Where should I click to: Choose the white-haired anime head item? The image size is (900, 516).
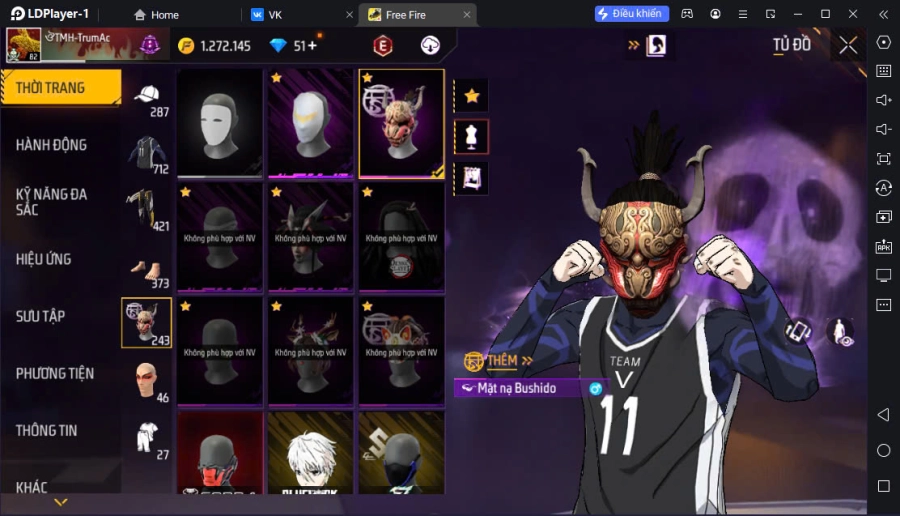click(310, 453)
